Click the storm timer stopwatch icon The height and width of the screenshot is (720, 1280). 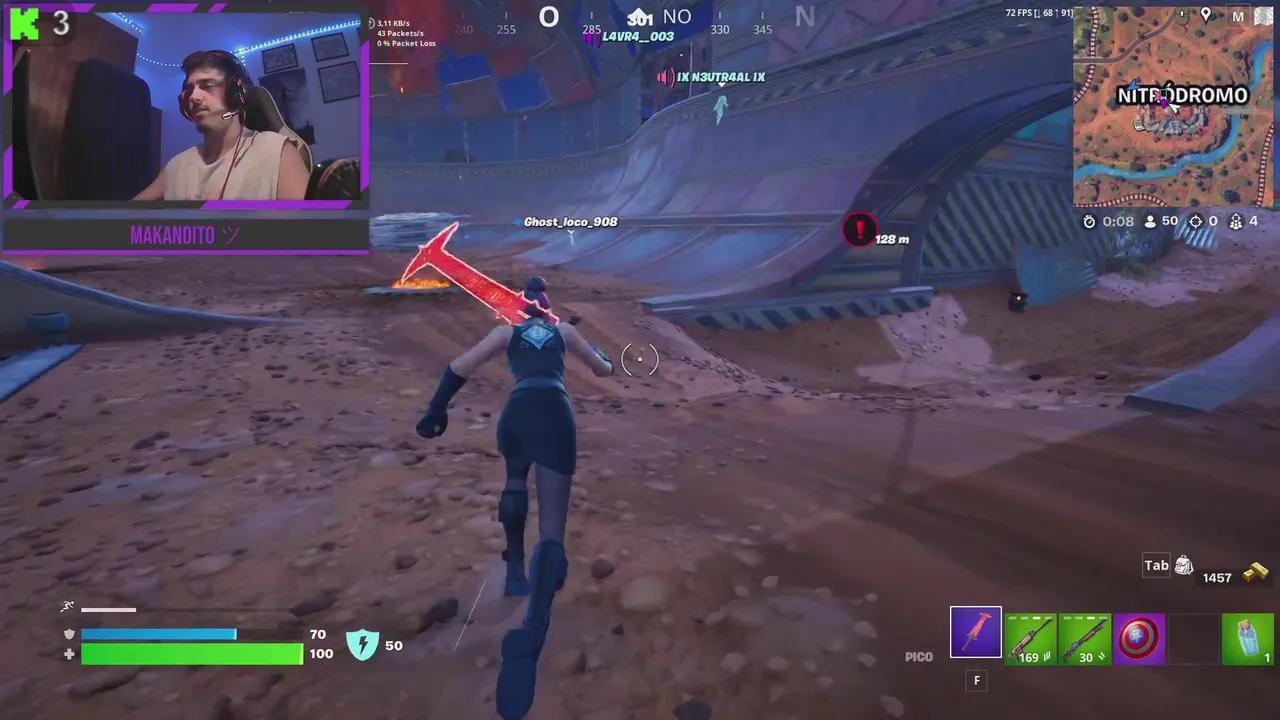coord(1091,221)
